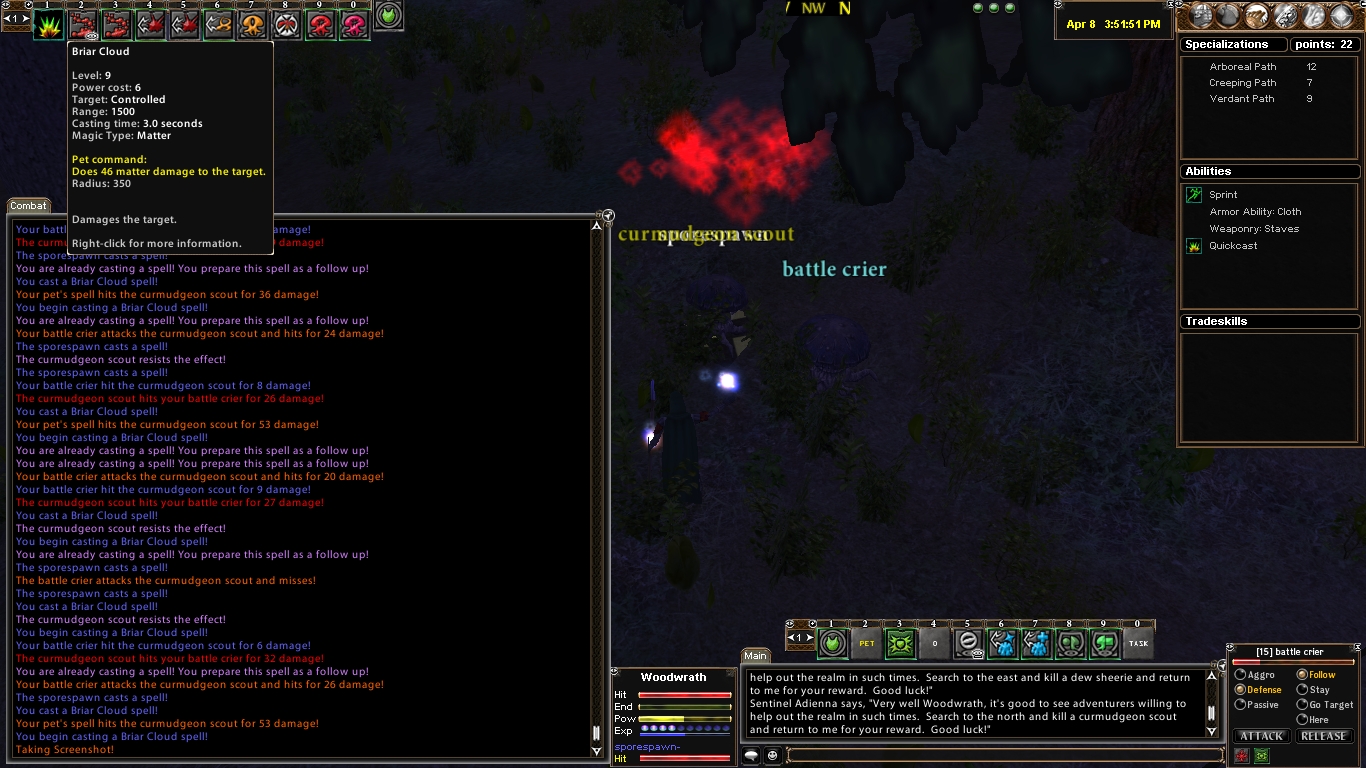1366x768 pixels.
Task: Activate the red-and-white circular spell in slot 8
Action: [286, 25]
